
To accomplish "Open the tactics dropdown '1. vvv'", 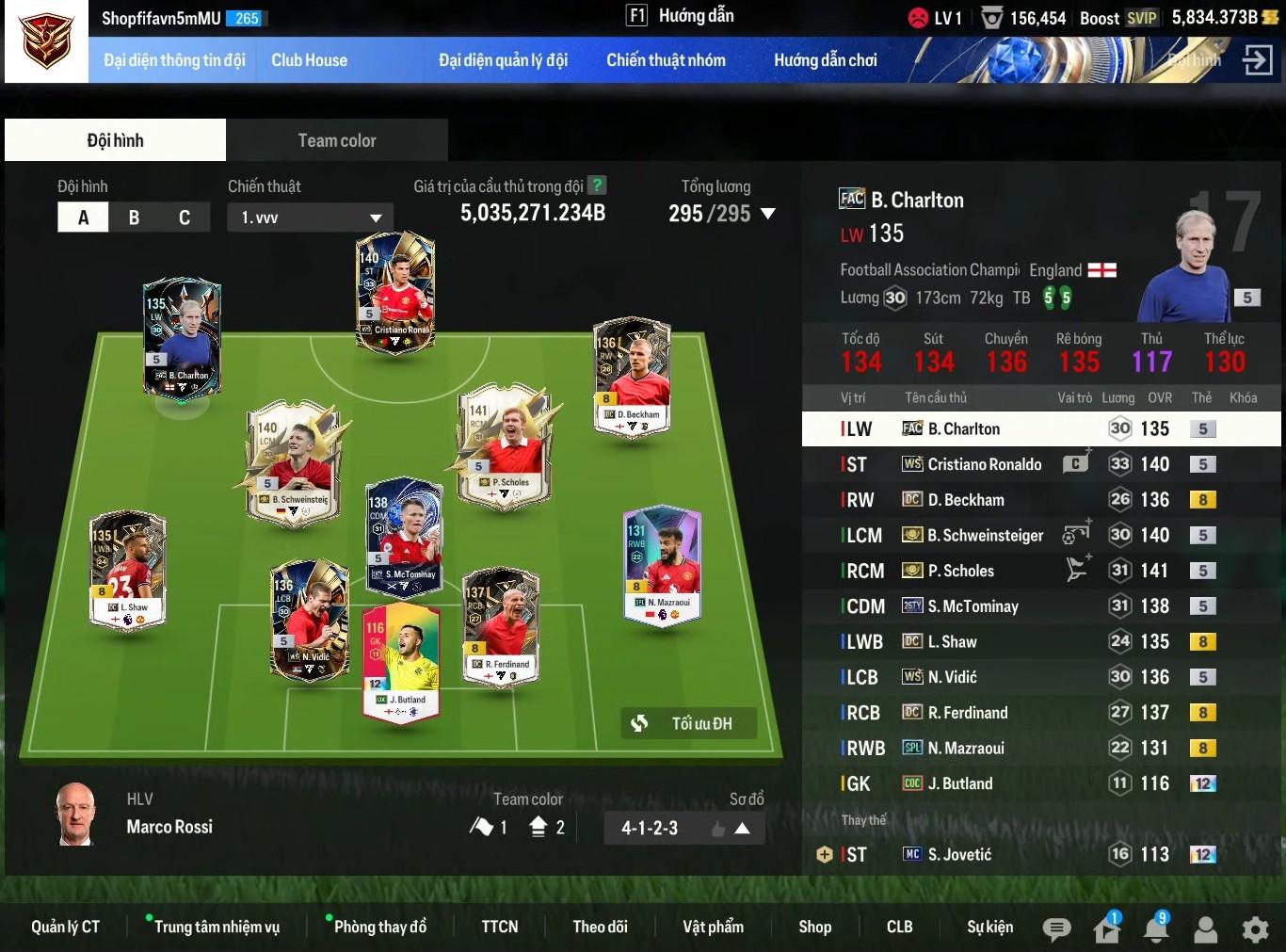I will (310, 218).
